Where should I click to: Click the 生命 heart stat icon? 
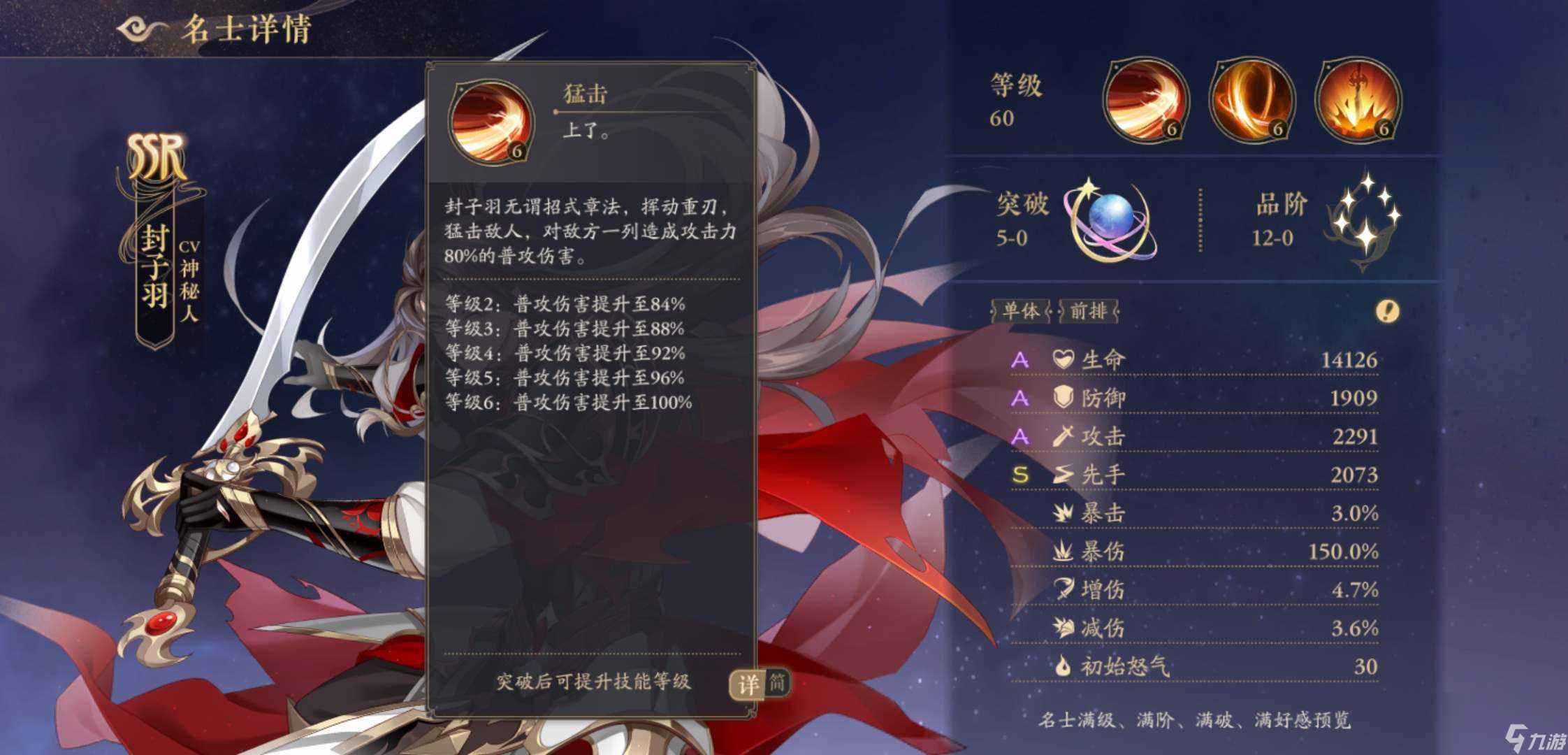pos(1064,360)
